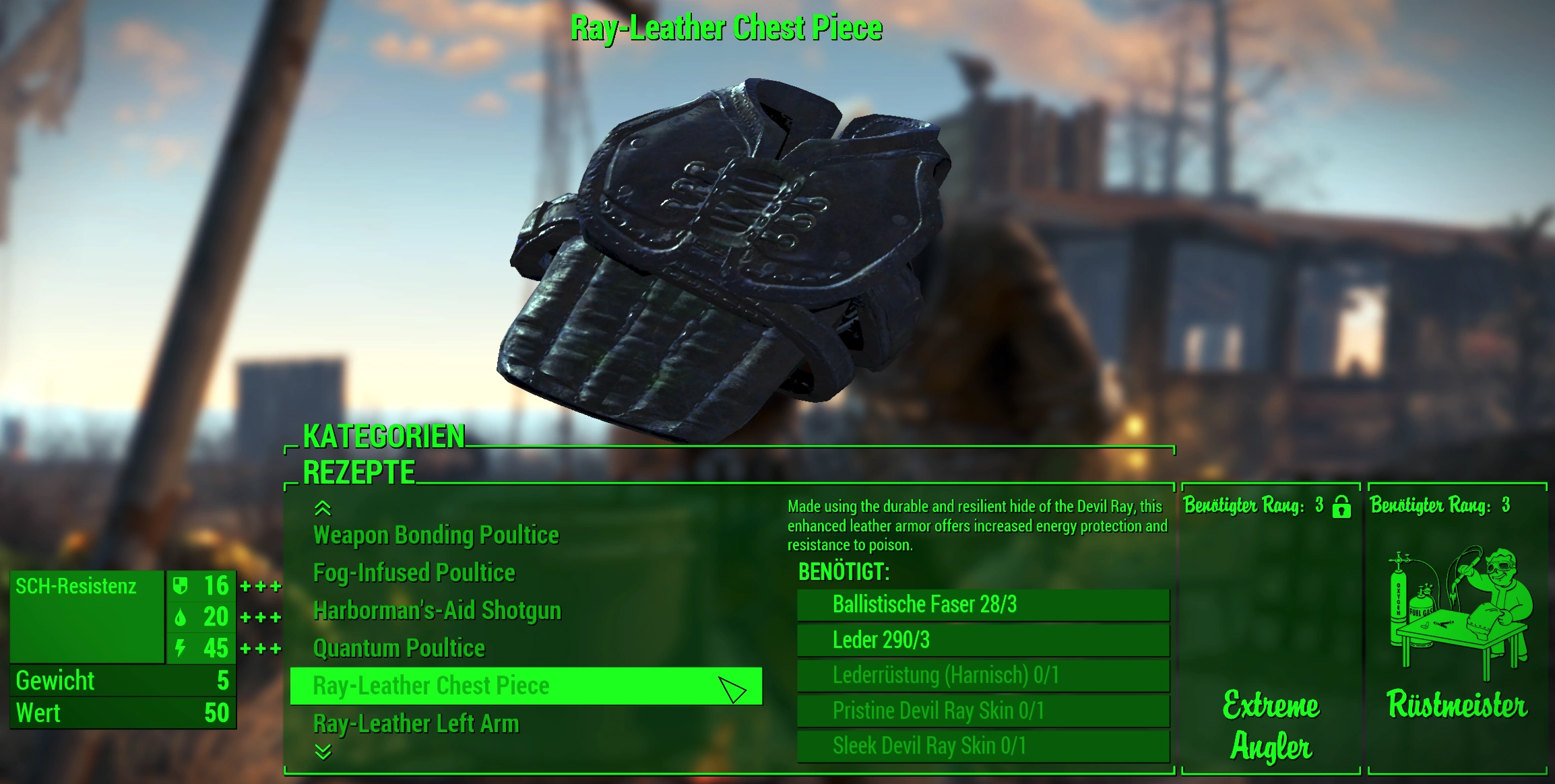1555x784 pixels.
Task: Select the Weapon Bonding Poultice recipe
Action: point(436,535)
